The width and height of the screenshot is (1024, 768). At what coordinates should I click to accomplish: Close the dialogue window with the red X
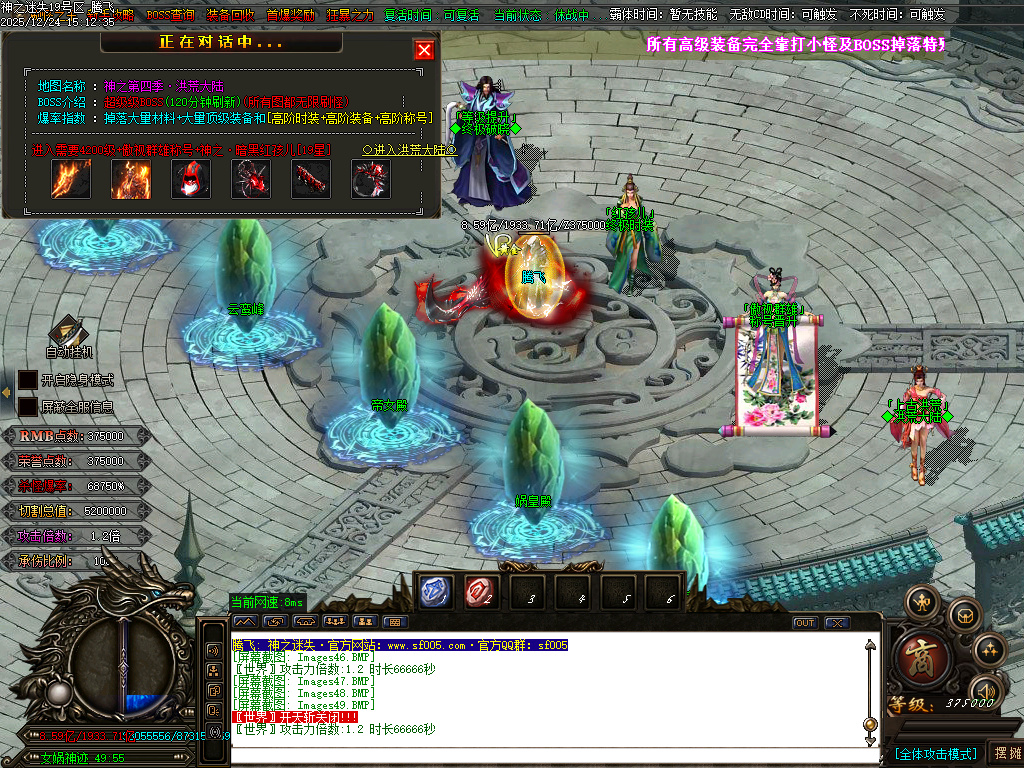425,51
